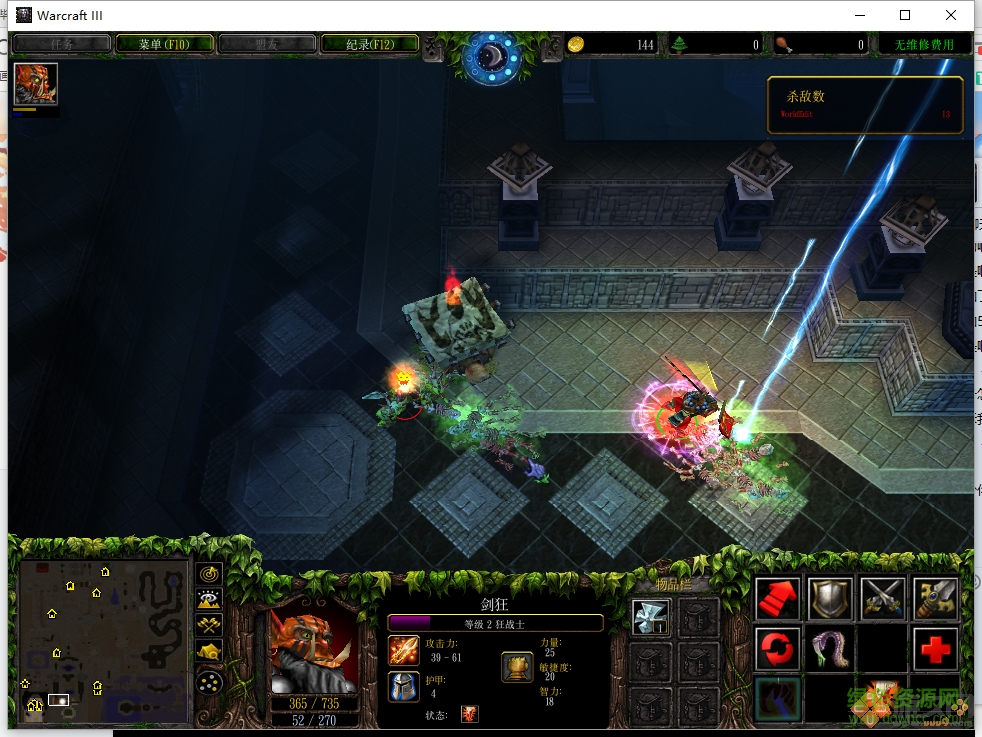Select the red circular arrows Patrol command
982x737 pixels.
[777, 649]
